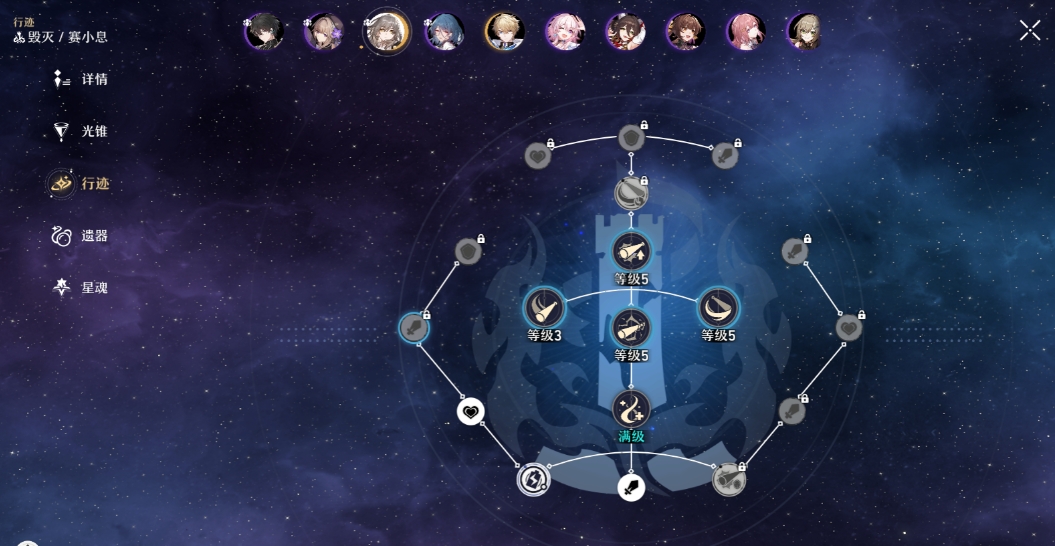Choose the blond boy with gold ring portrait

tap(505, 32)
